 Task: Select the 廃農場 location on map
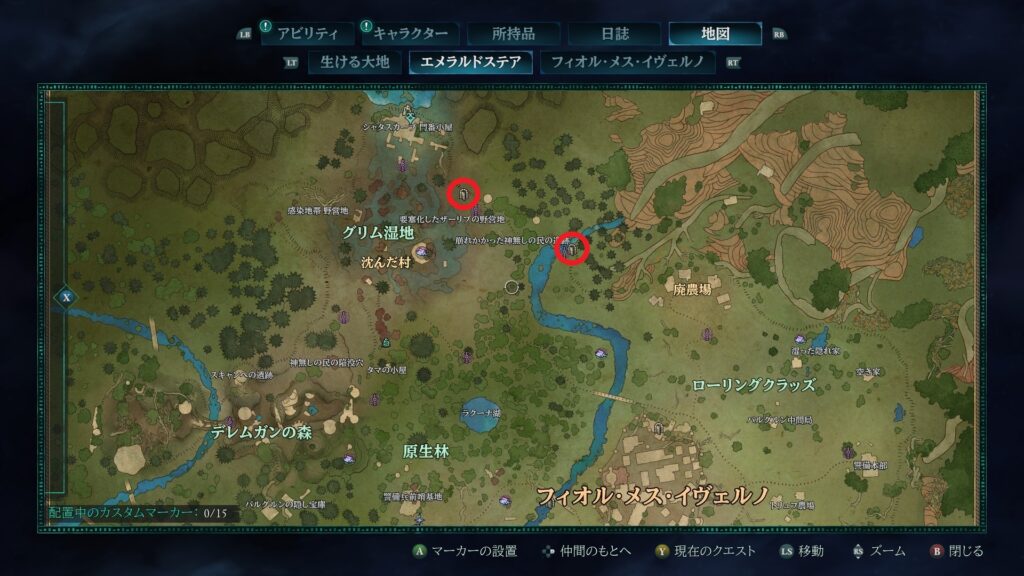pos(692,289)
